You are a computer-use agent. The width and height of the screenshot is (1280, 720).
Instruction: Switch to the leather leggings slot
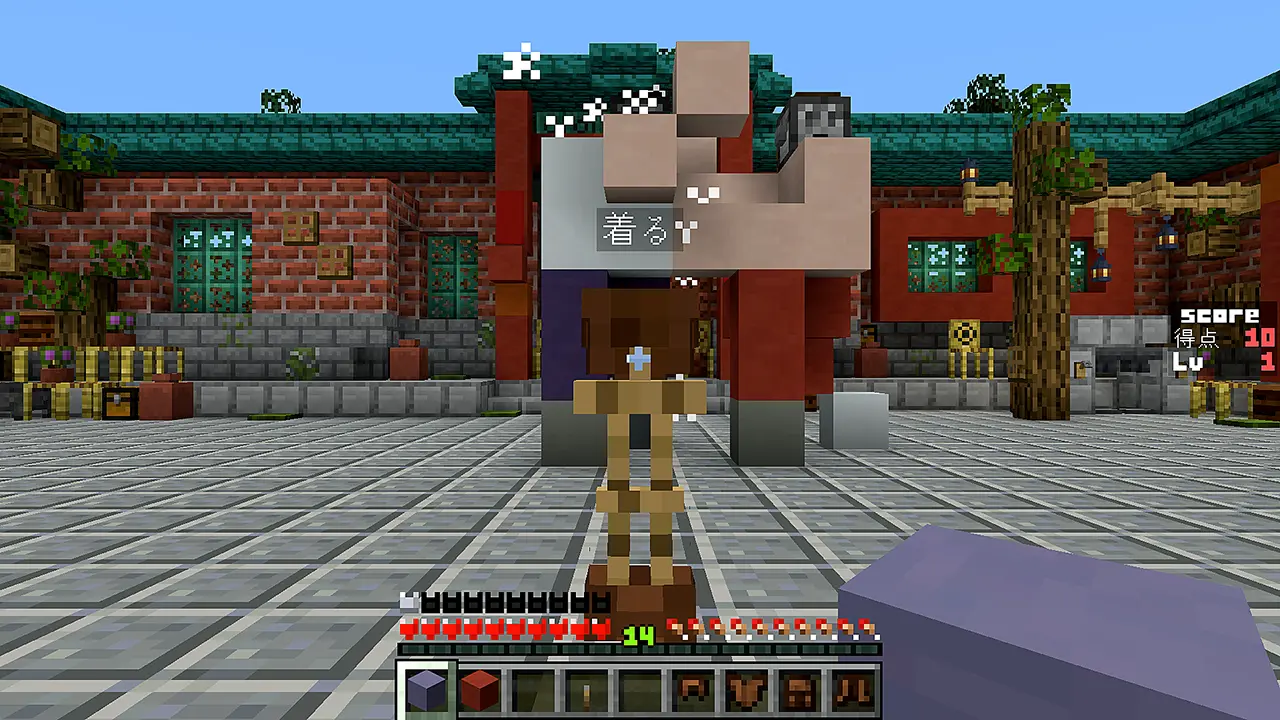pos(798,690)
